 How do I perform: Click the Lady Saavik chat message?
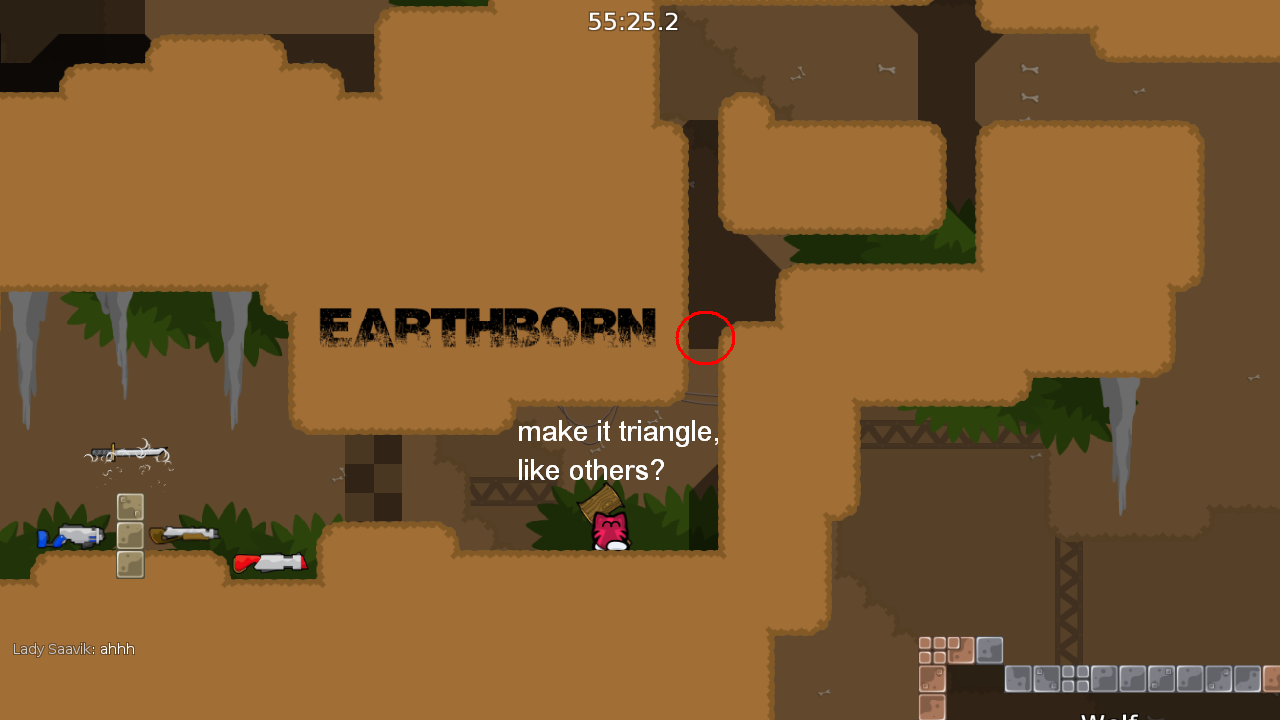click(73, 649)
